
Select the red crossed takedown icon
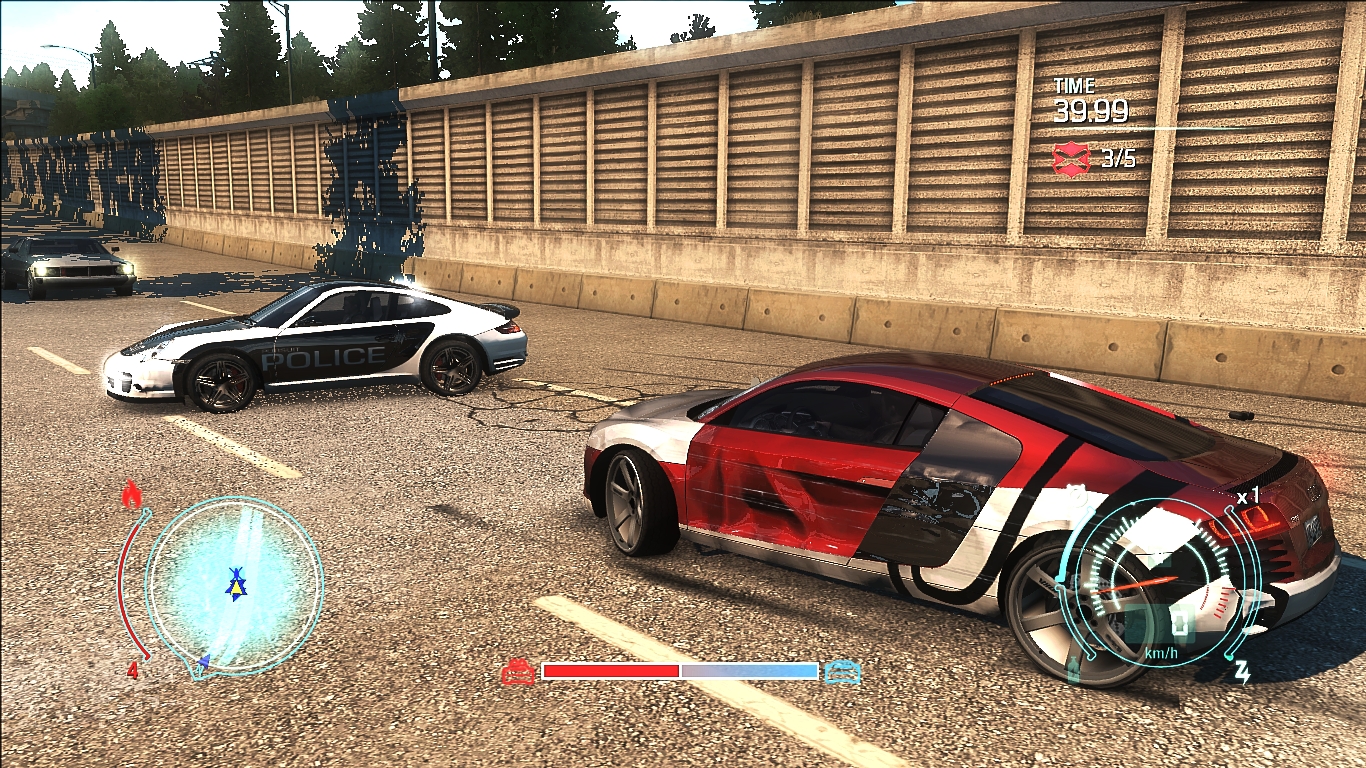click(1071, 158)
